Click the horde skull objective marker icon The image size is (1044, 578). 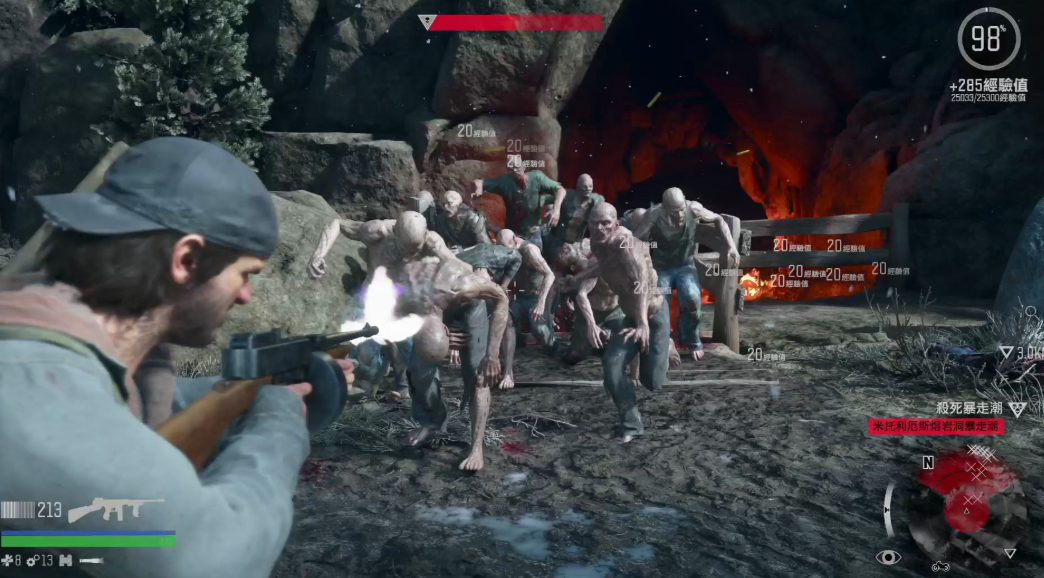(x=1017, y=408)
